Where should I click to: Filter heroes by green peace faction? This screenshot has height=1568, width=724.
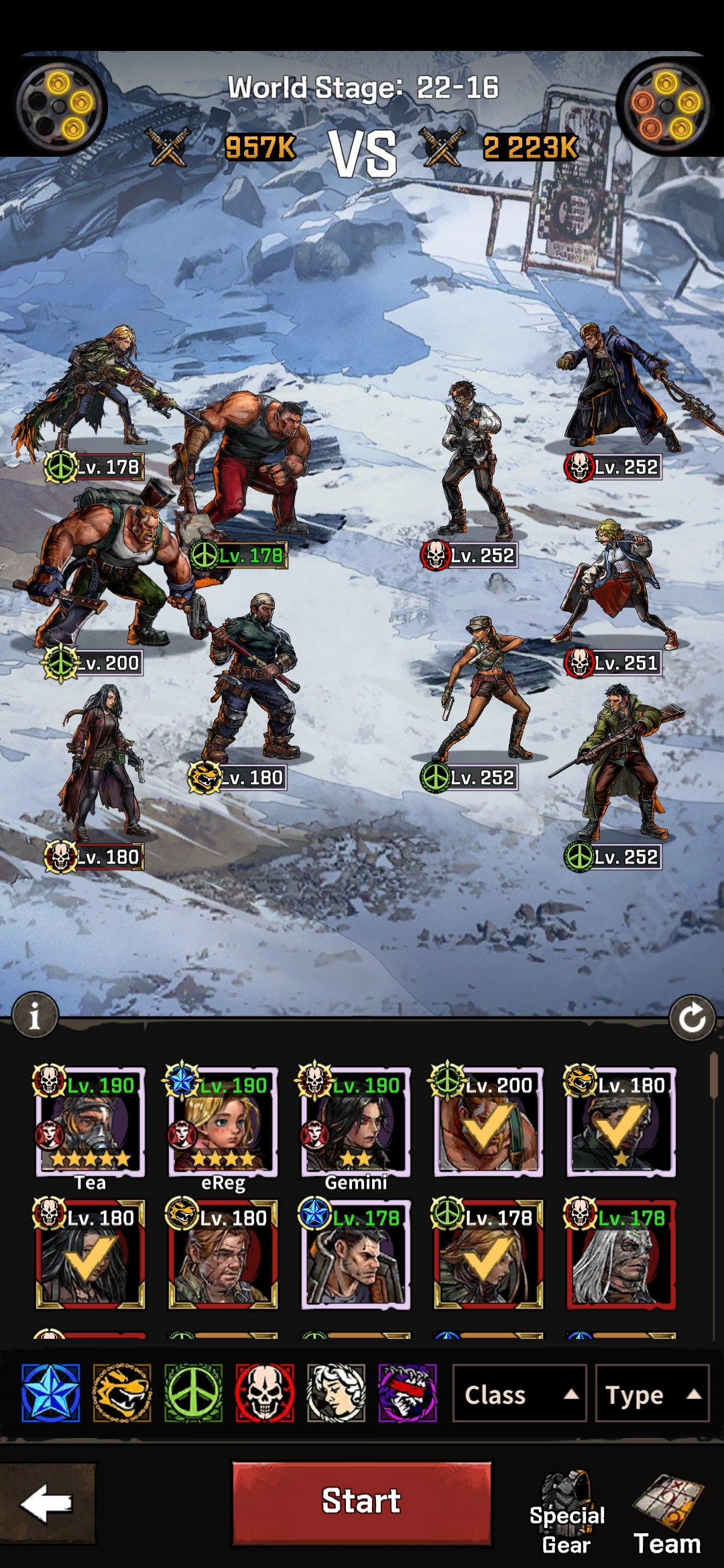coord(194,1393)
